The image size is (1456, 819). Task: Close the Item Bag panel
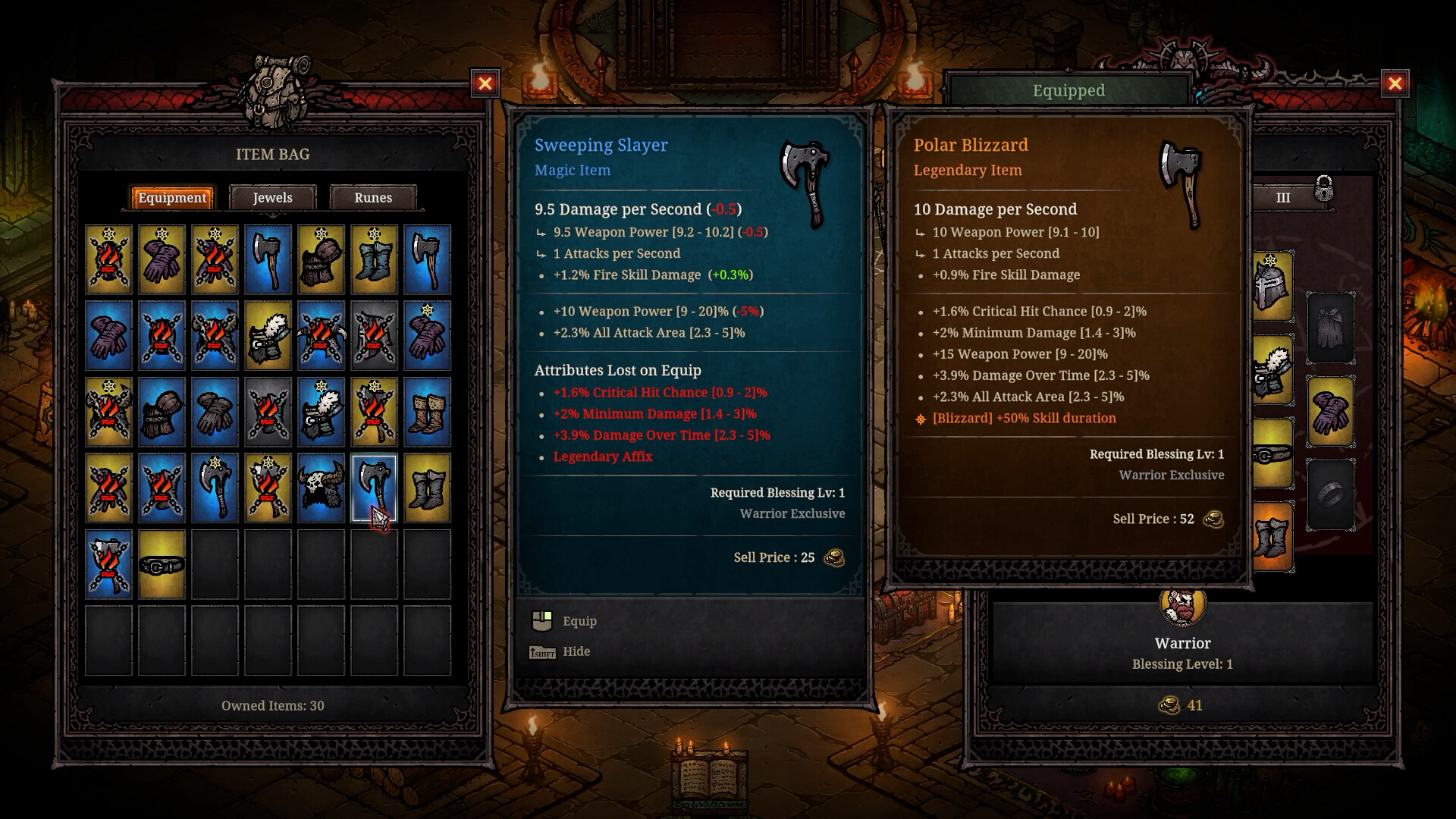coord(485,83)
